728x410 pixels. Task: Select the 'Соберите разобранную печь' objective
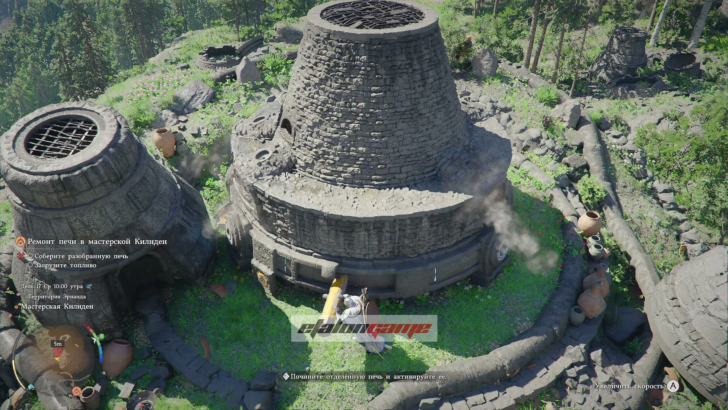84,256
